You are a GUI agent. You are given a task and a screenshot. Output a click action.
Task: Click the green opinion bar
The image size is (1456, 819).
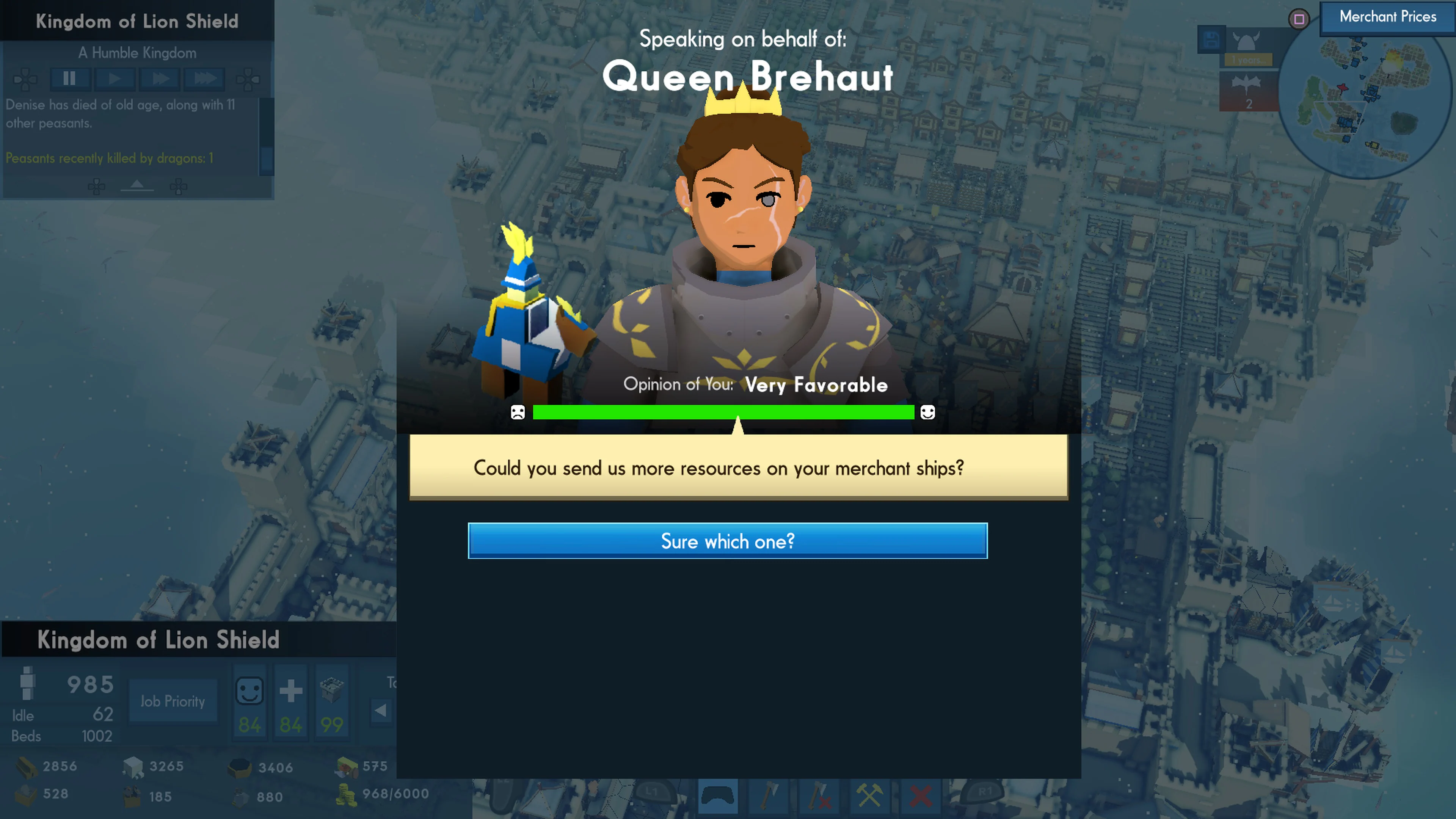(x=723, y=412)
